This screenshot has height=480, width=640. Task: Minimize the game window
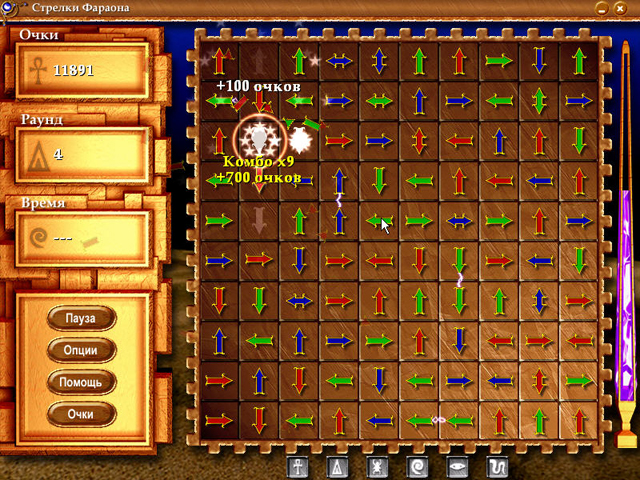pyautogui.click(x=603, y=8)
